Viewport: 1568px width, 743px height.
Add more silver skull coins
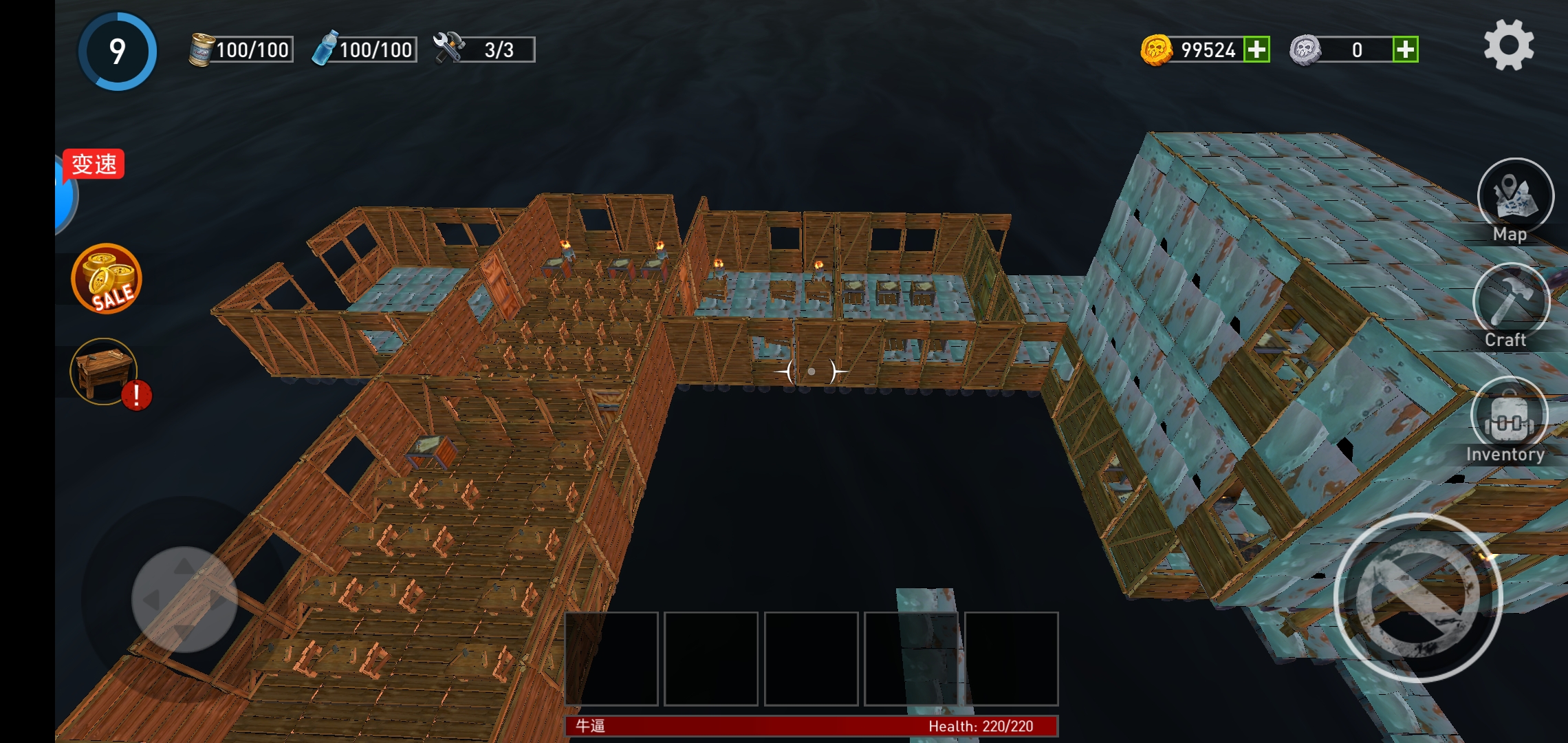[1405, 50]
